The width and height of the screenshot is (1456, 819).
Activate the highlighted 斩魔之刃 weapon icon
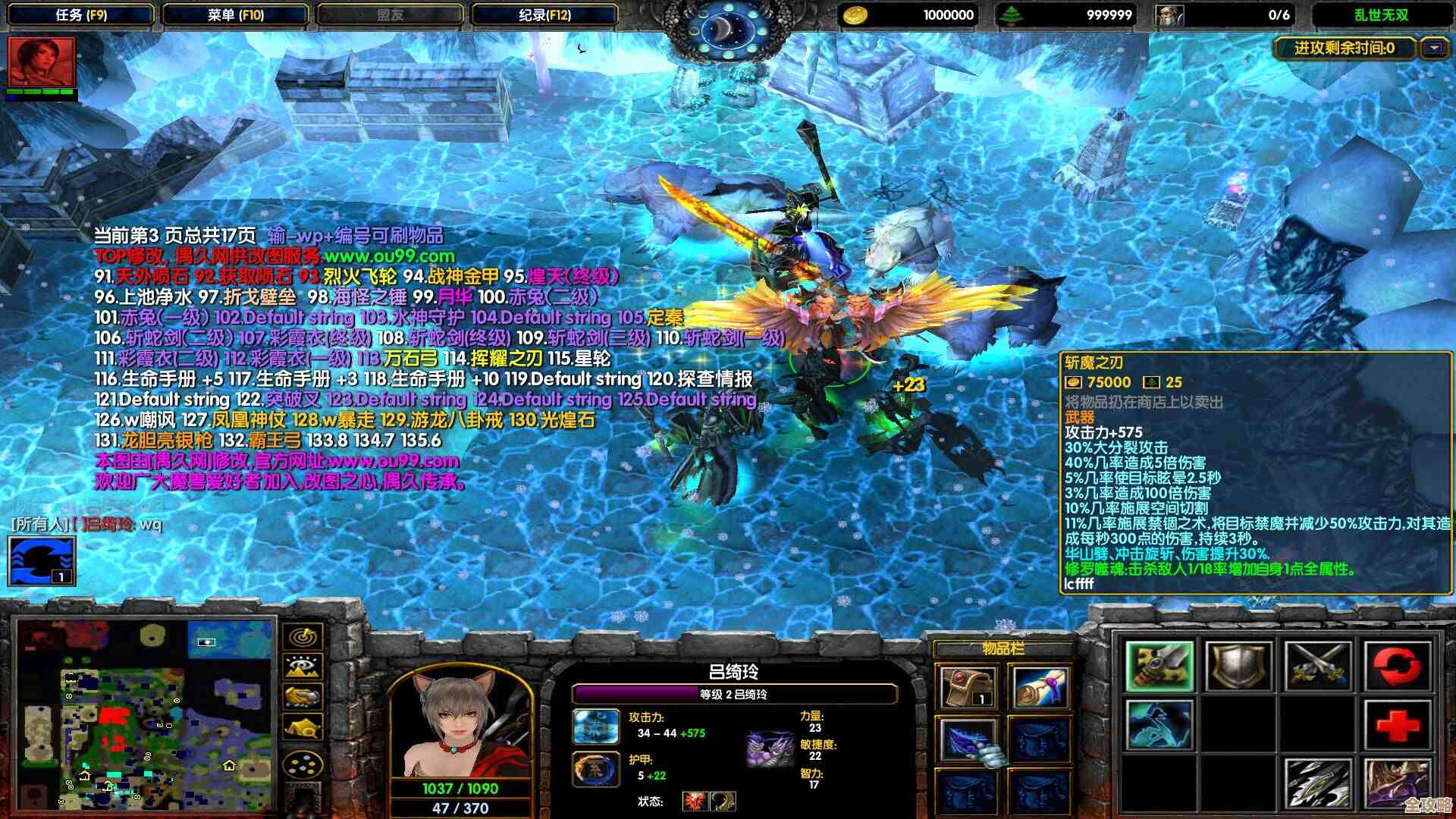pyautogui.click(x=1161, y=667)
